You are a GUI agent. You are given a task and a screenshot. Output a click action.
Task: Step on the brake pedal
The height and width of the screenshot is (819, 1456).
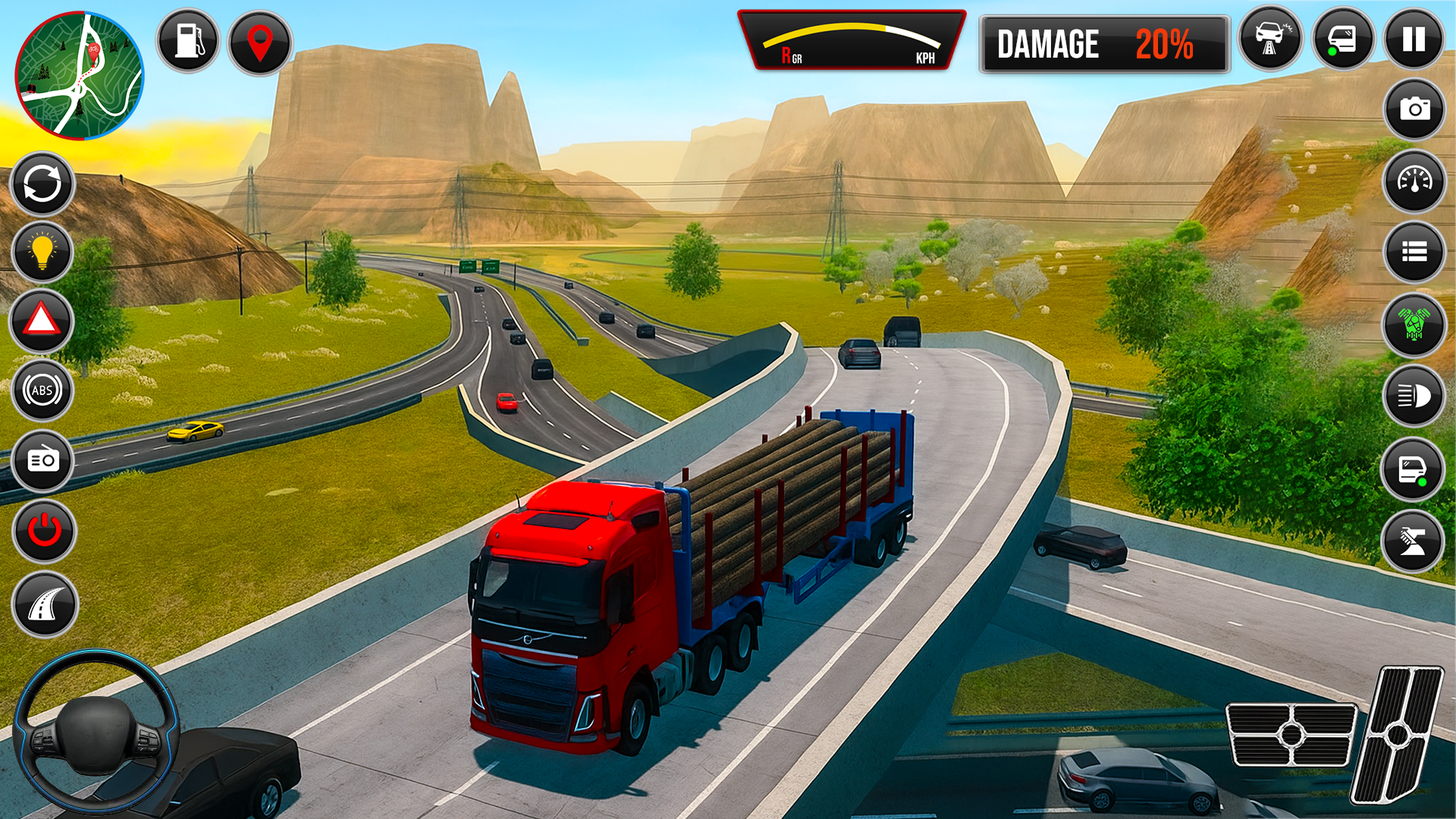(1291, 734)
